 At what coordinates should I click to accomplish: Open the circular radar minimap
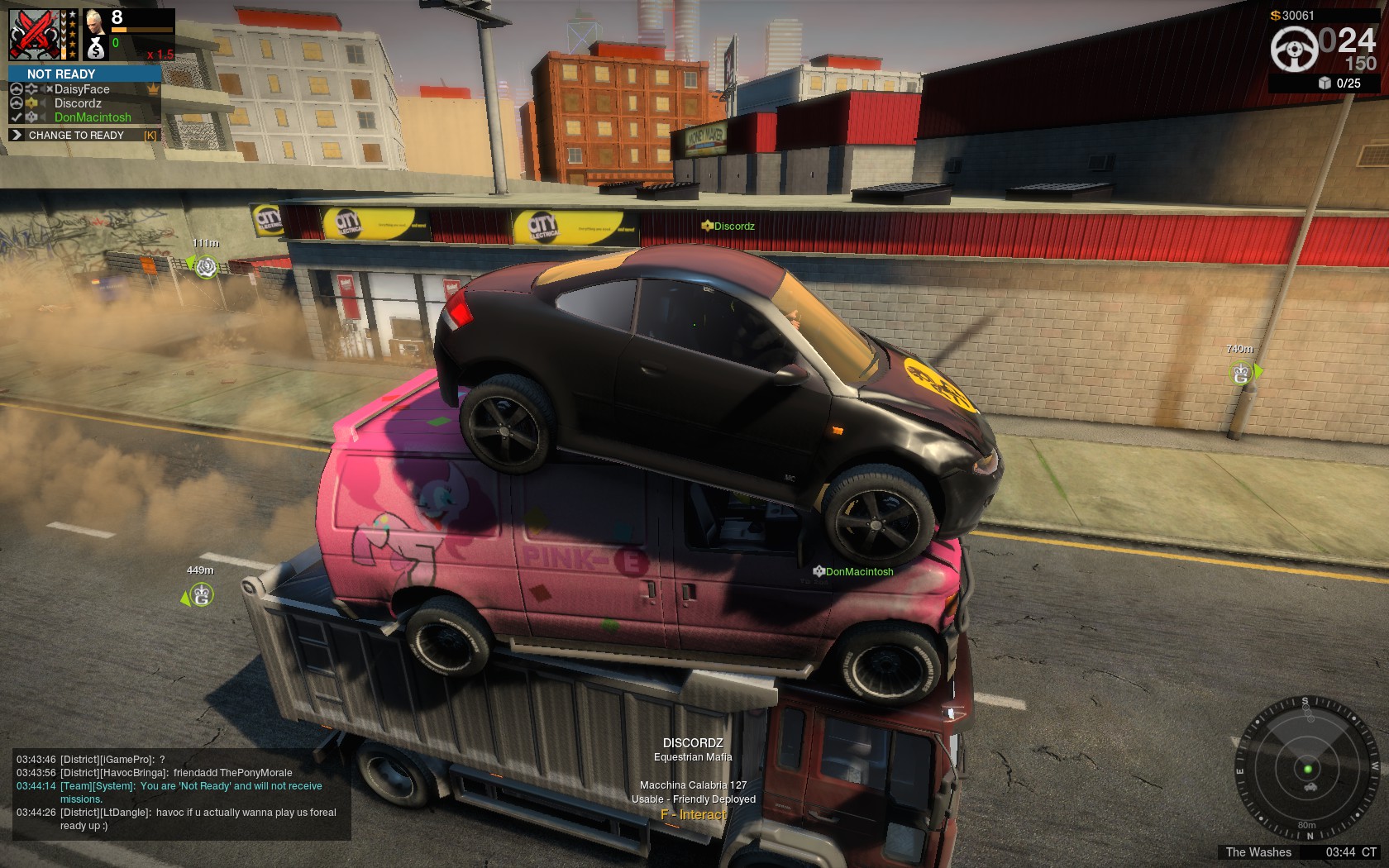pyautogui.click(x=1307, y=769)
